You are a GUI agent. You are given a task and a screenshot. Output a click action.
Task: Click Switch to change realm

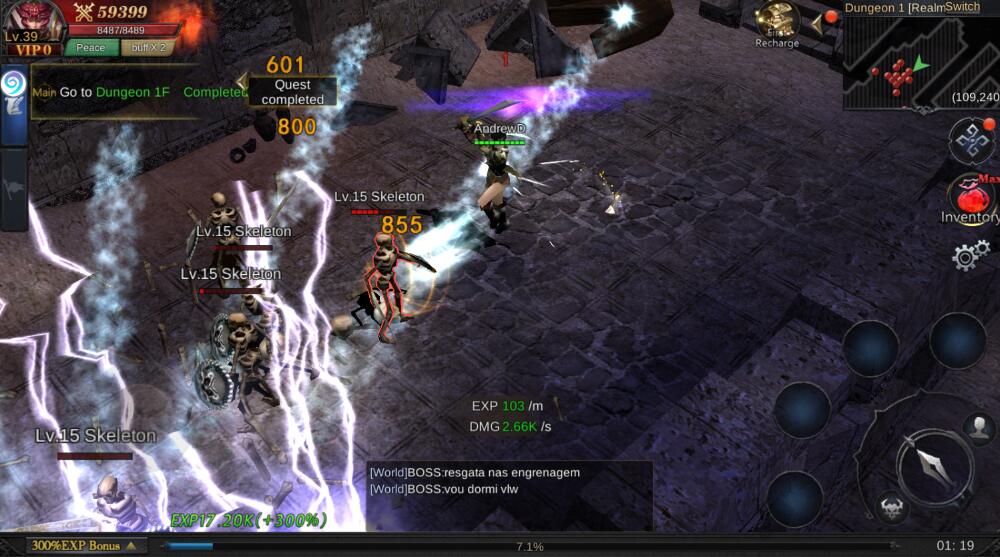click(x=961, y=7)
